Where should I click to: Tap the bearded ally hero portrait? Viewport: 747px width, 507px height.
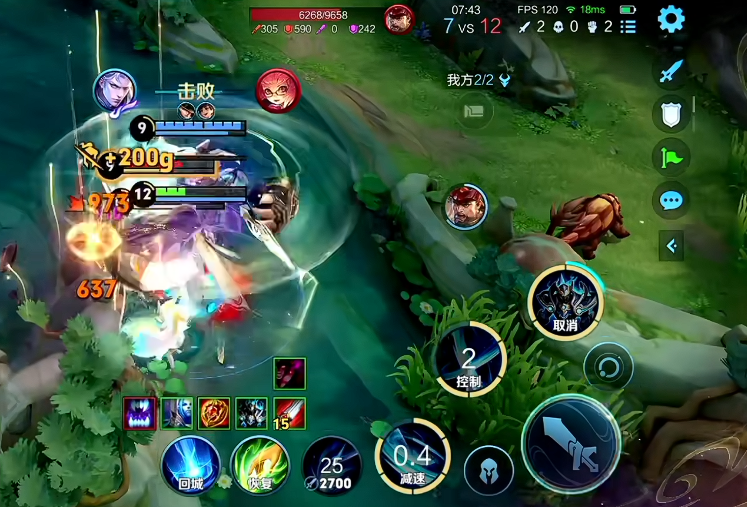click(x=465, y=206)
